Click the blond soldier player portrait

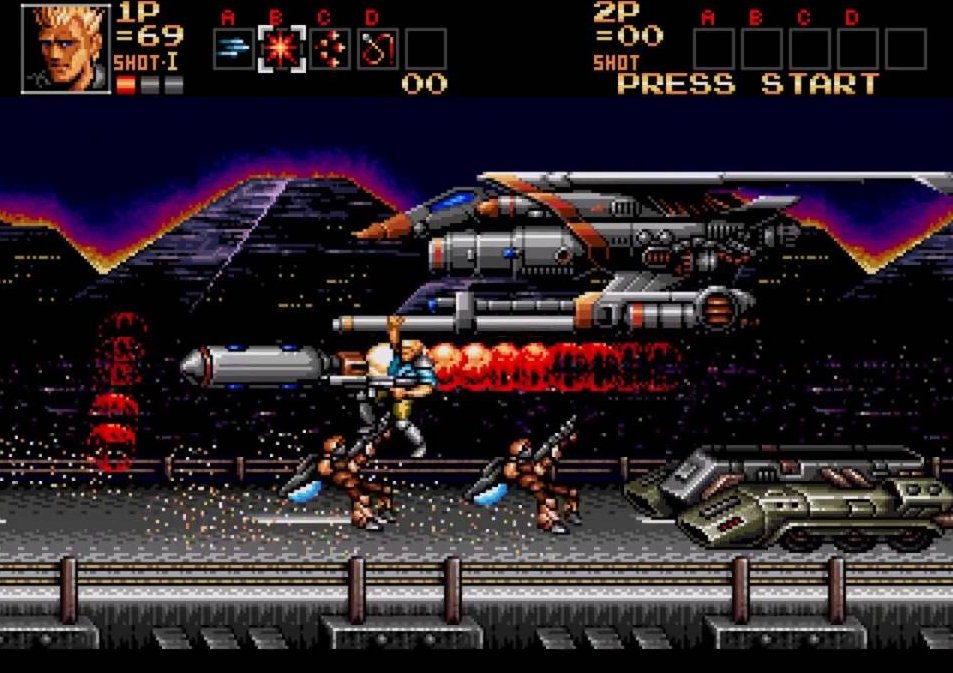tap(66, 48)
